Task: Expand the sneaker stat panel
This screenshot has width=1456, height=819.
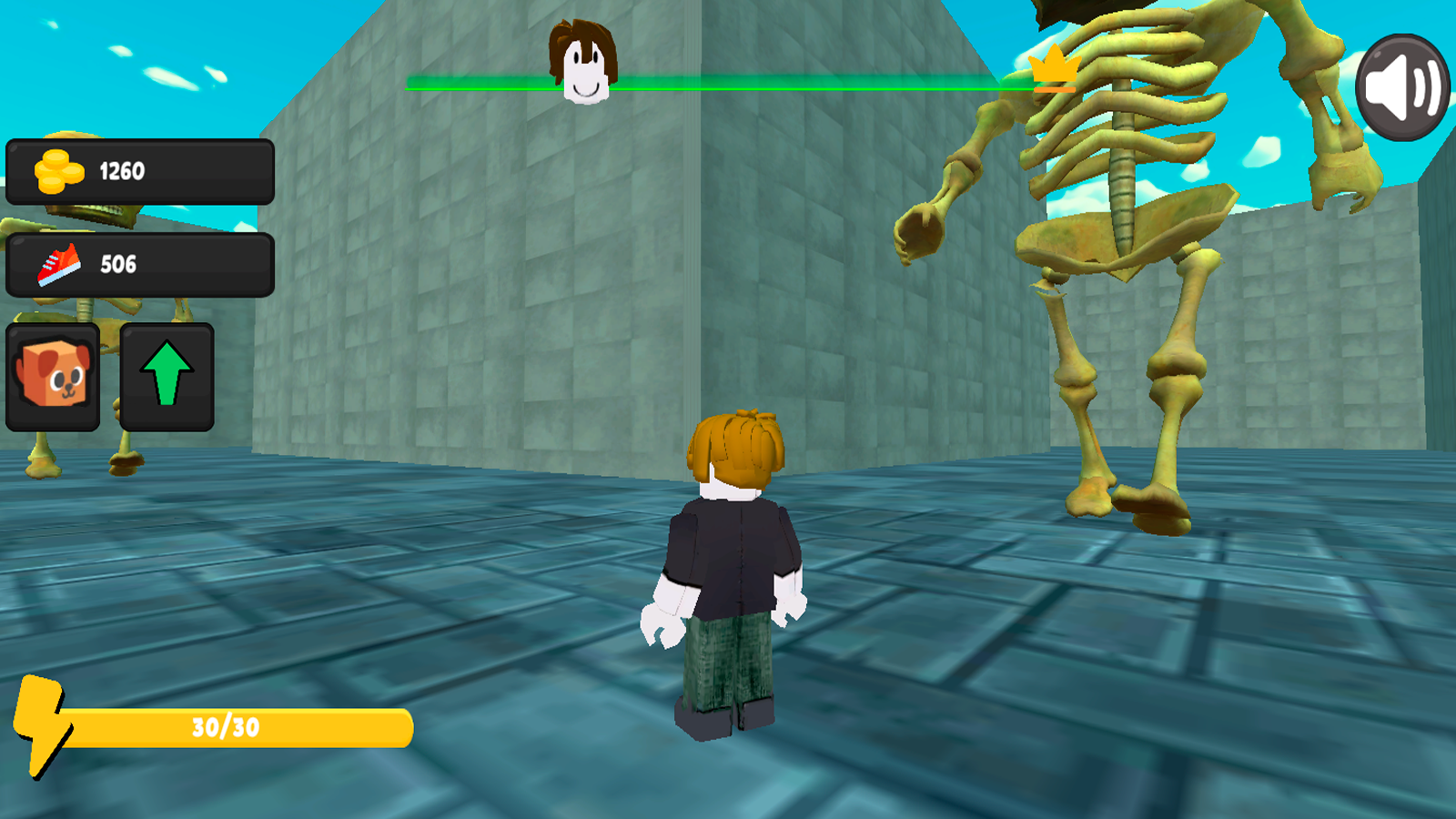Action: (140, 264)
